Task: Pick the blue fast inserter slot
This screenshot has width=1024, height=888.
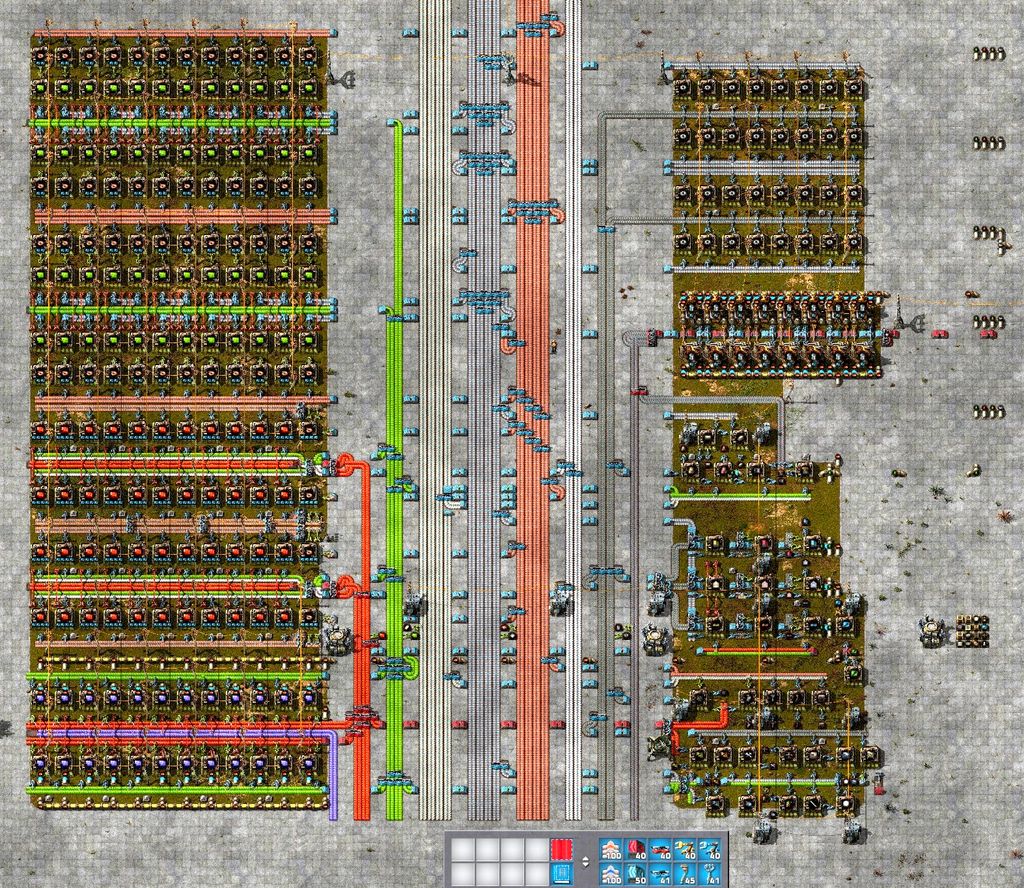Action: point(710,850)
